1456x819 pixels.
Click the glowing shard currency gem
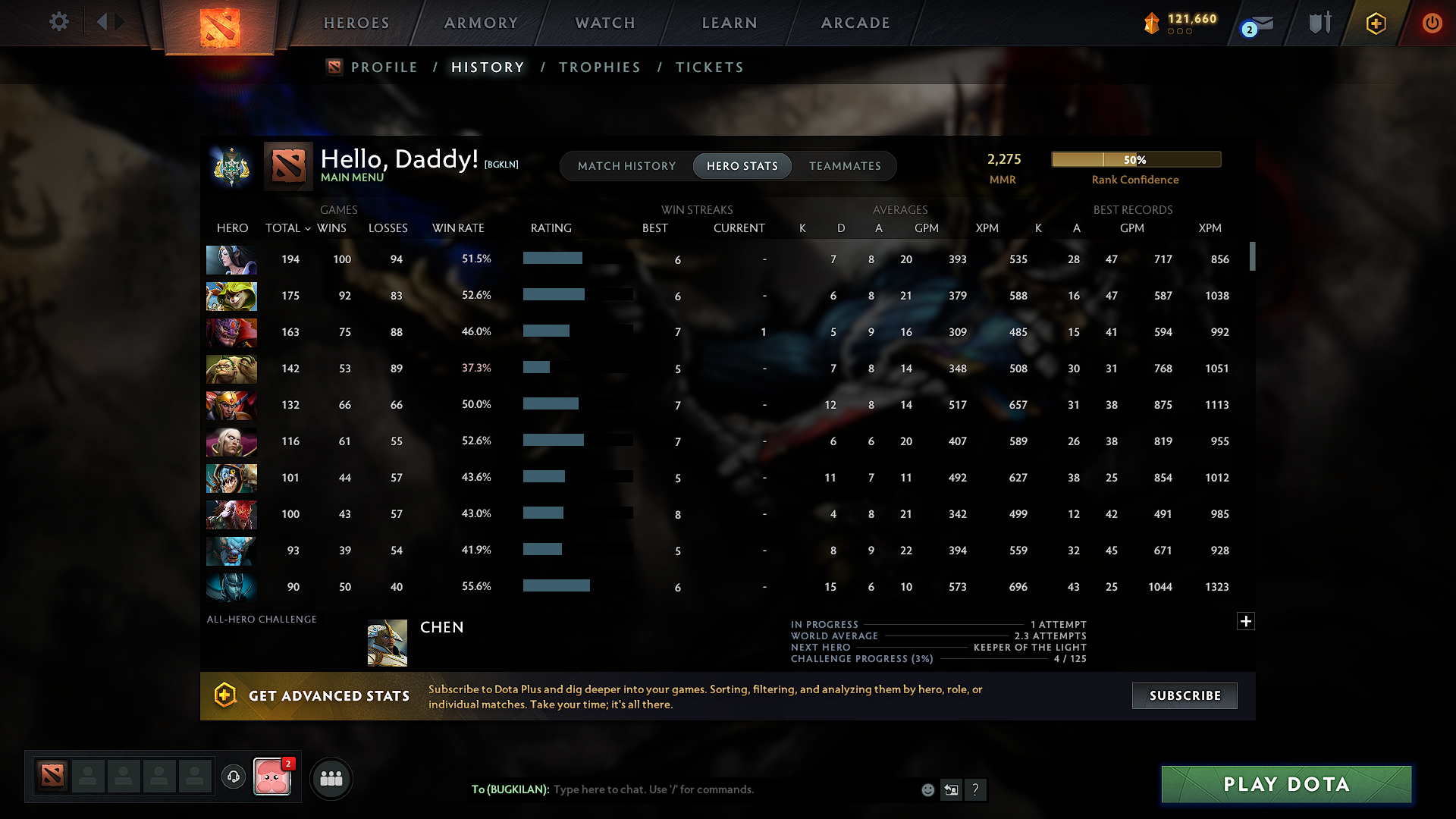click(1153, 23)
